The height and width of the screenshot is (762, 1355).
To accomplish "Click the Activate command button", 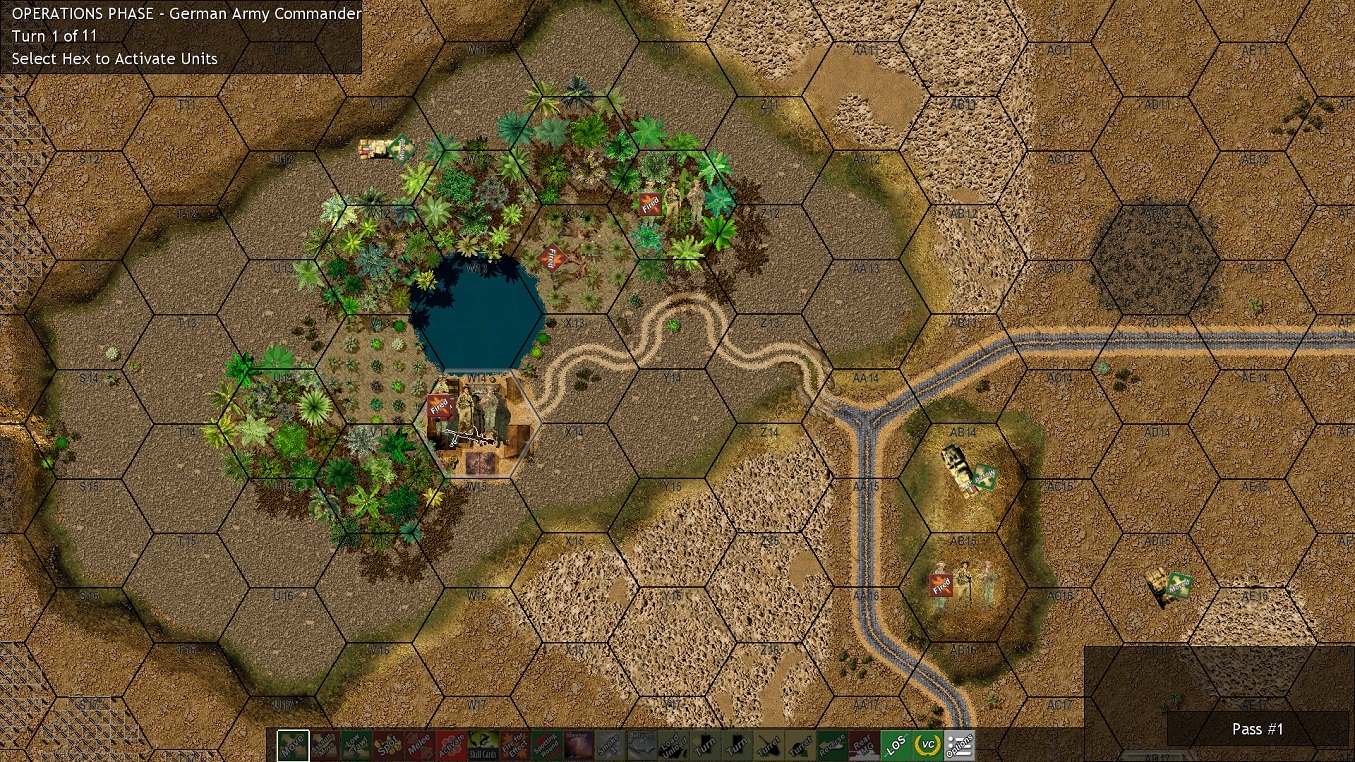I will [450, 745].
